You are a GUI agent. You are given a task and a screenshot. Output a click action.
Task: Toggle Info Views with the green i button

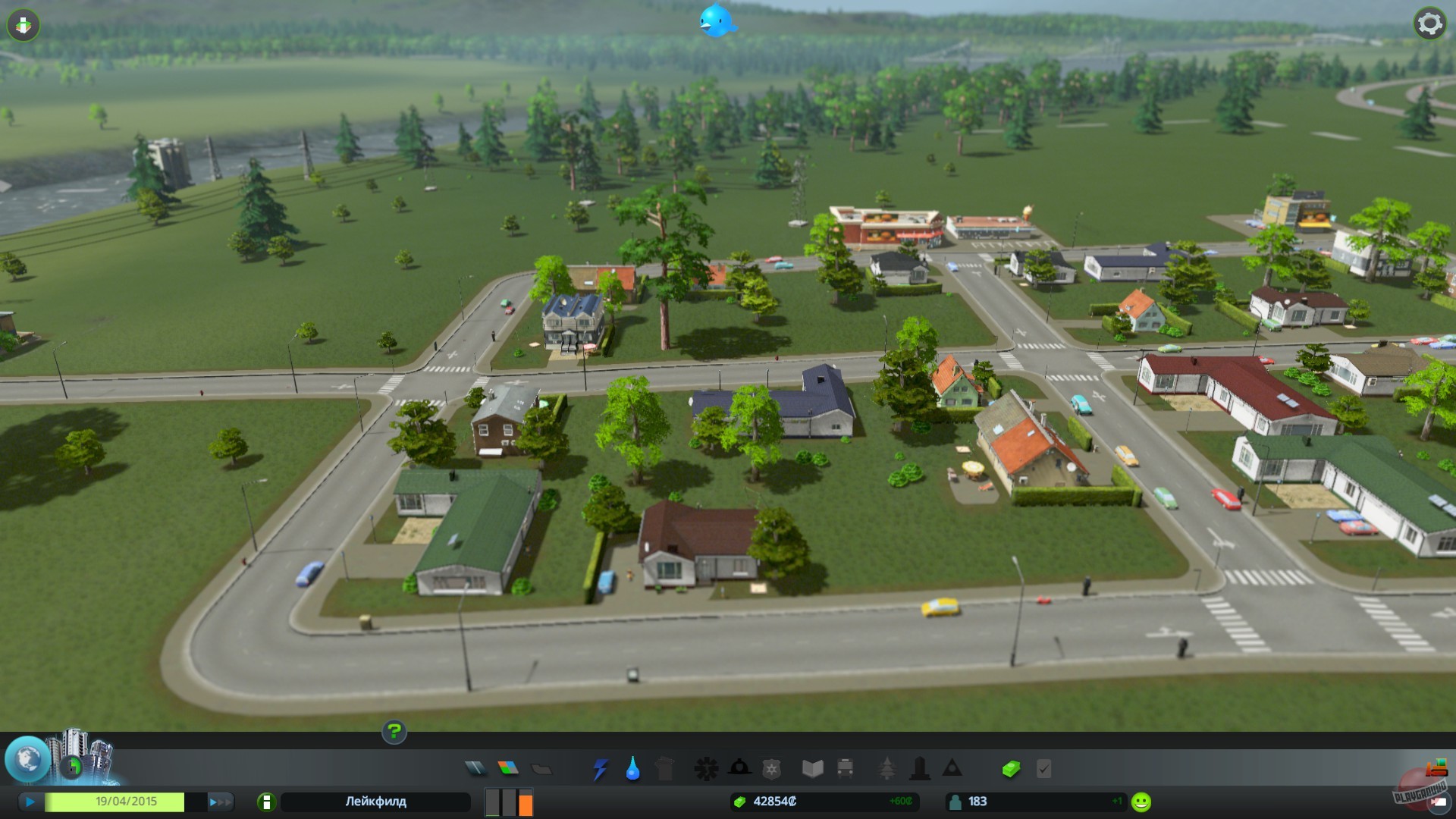point(267,802)
